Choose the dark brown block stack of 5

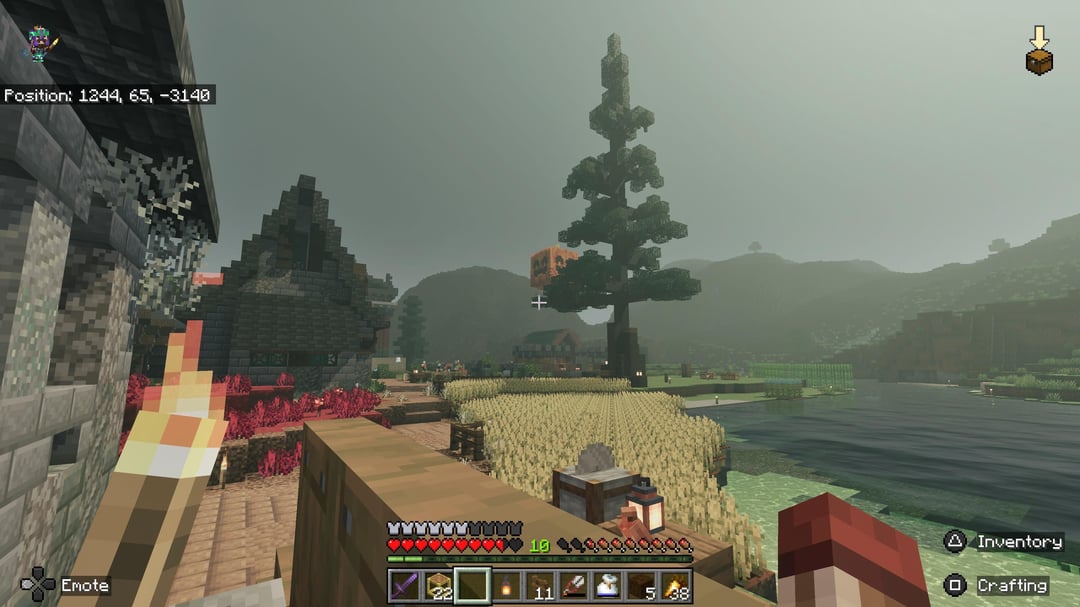[642, 585]
